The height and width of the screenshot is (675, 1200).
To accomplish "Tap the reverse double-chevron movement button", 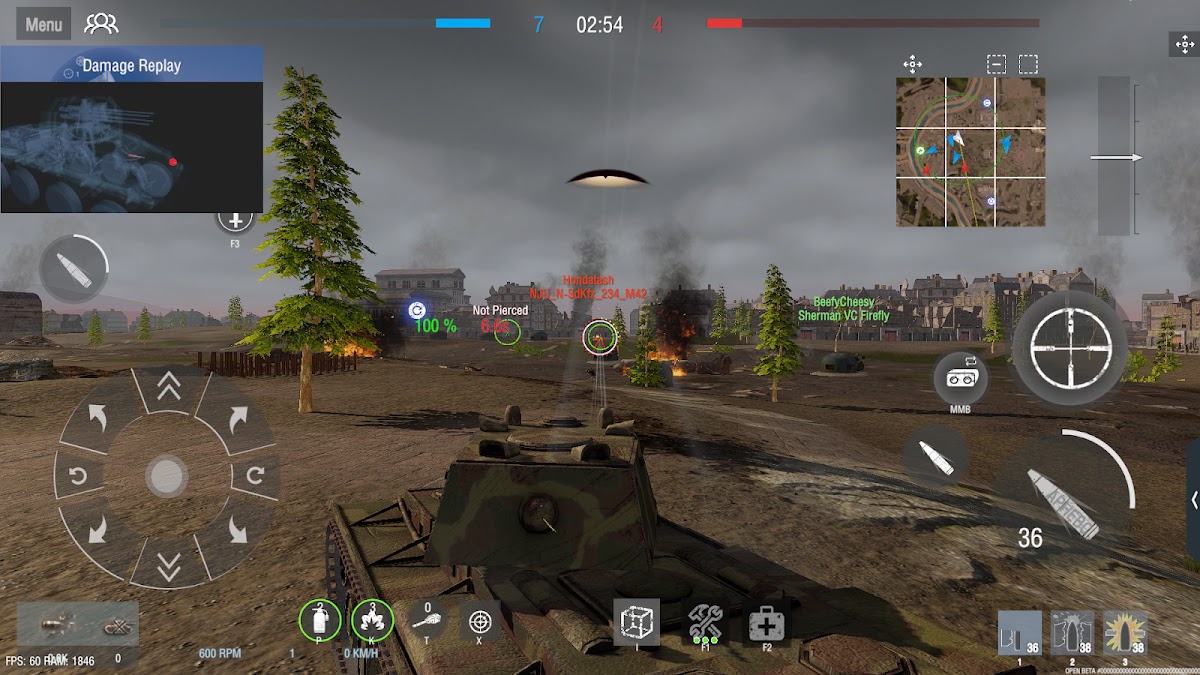I will click(167, 565).
